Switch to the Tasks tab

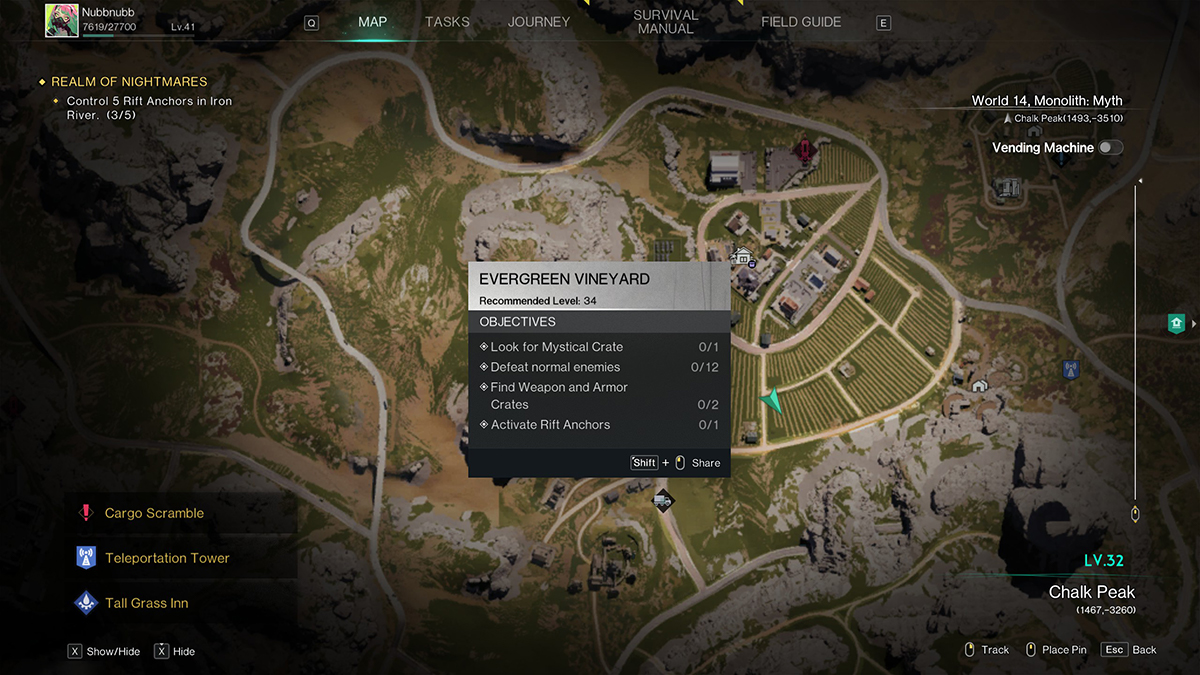(x=446, y=22)
